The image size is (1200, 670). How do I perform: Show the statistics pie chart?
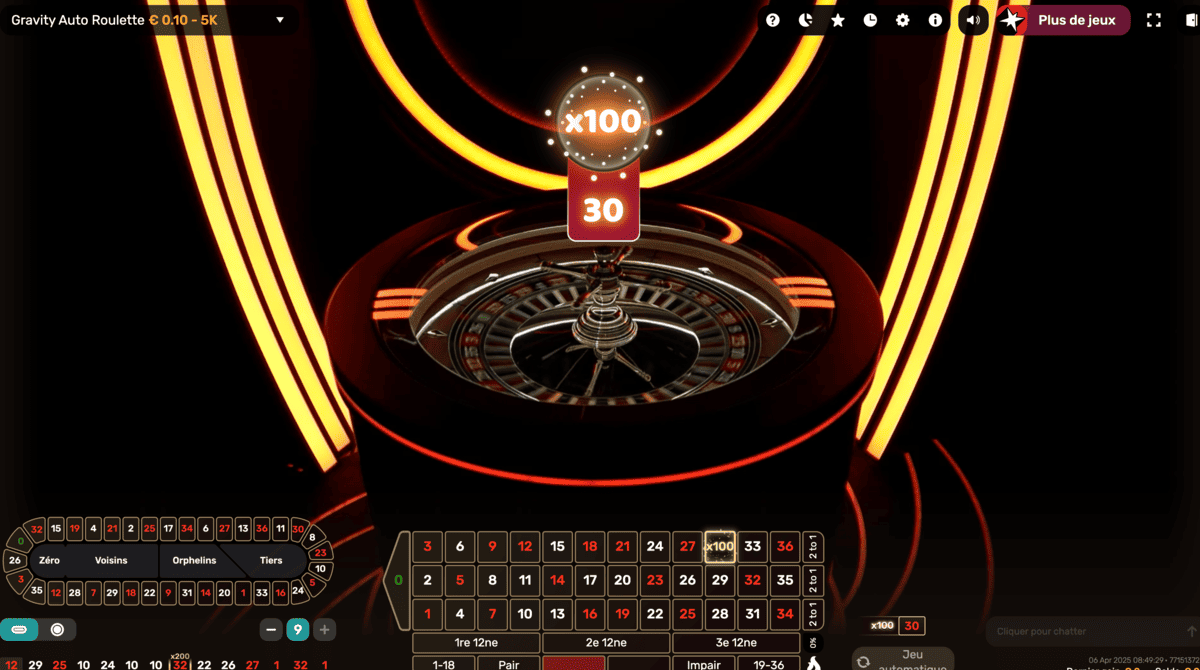(806, 20)
